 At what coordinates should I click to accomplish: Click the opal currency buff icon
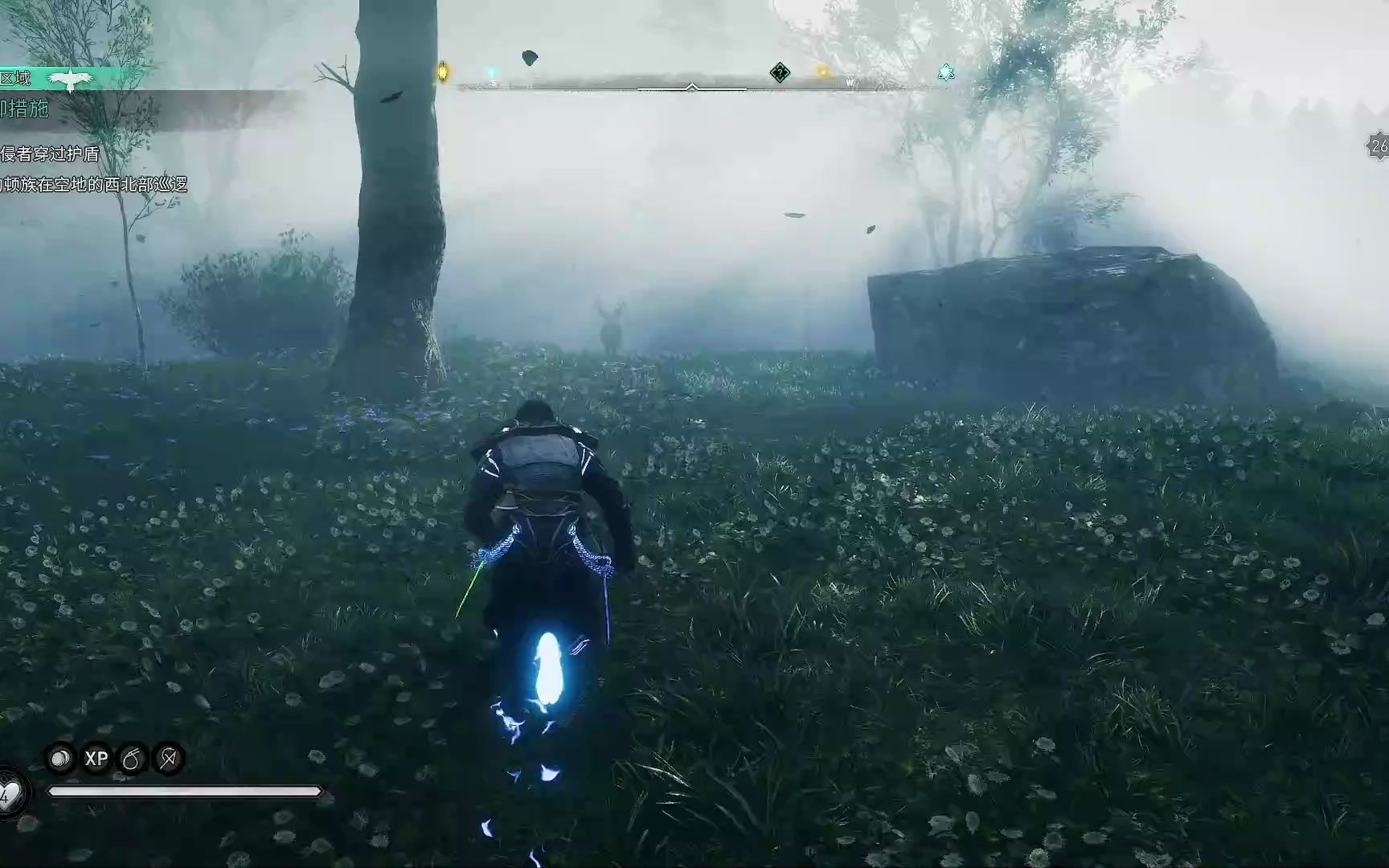[x=60, y=758]
